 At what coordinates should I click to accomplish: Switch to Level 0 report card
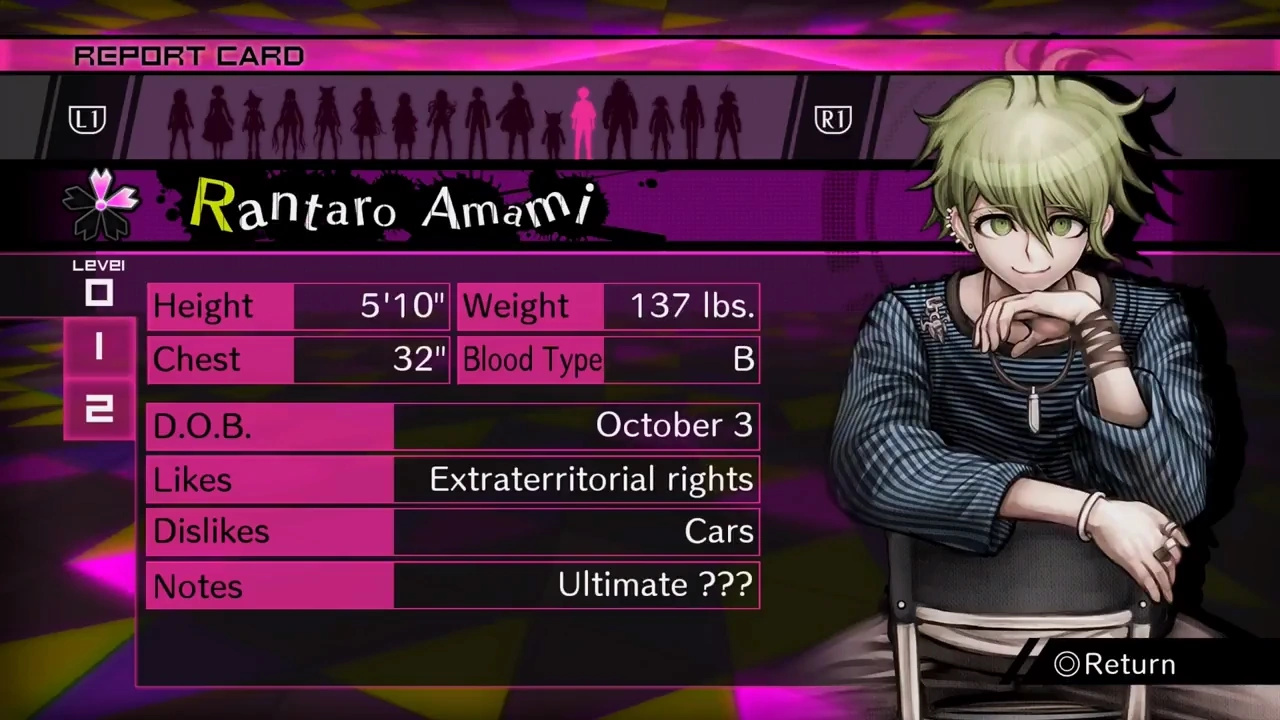(98, 293)
